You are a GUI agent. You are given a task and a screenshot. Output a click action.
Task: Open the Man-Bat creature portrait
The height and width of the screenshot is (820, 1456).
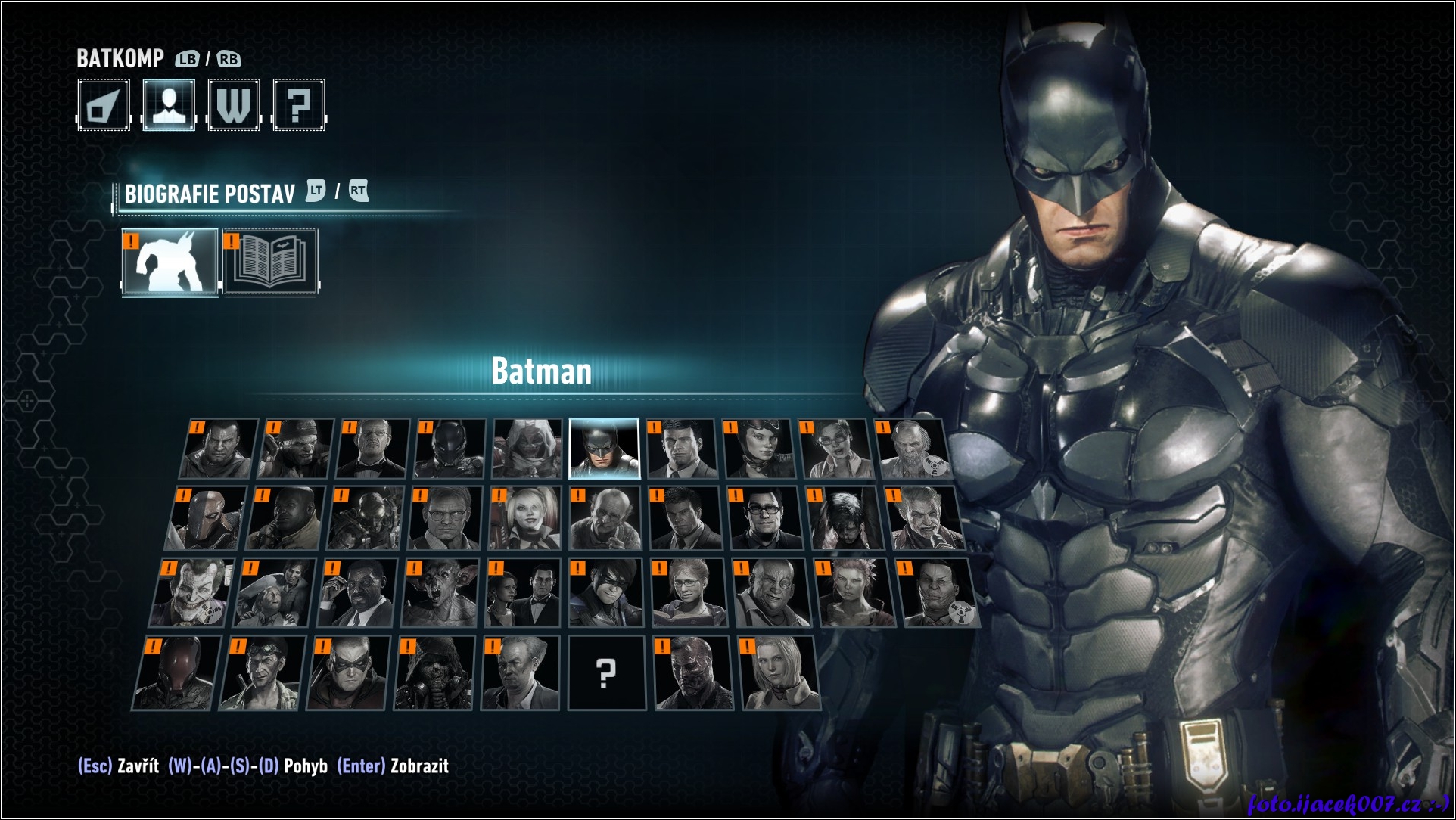point(440,593)
